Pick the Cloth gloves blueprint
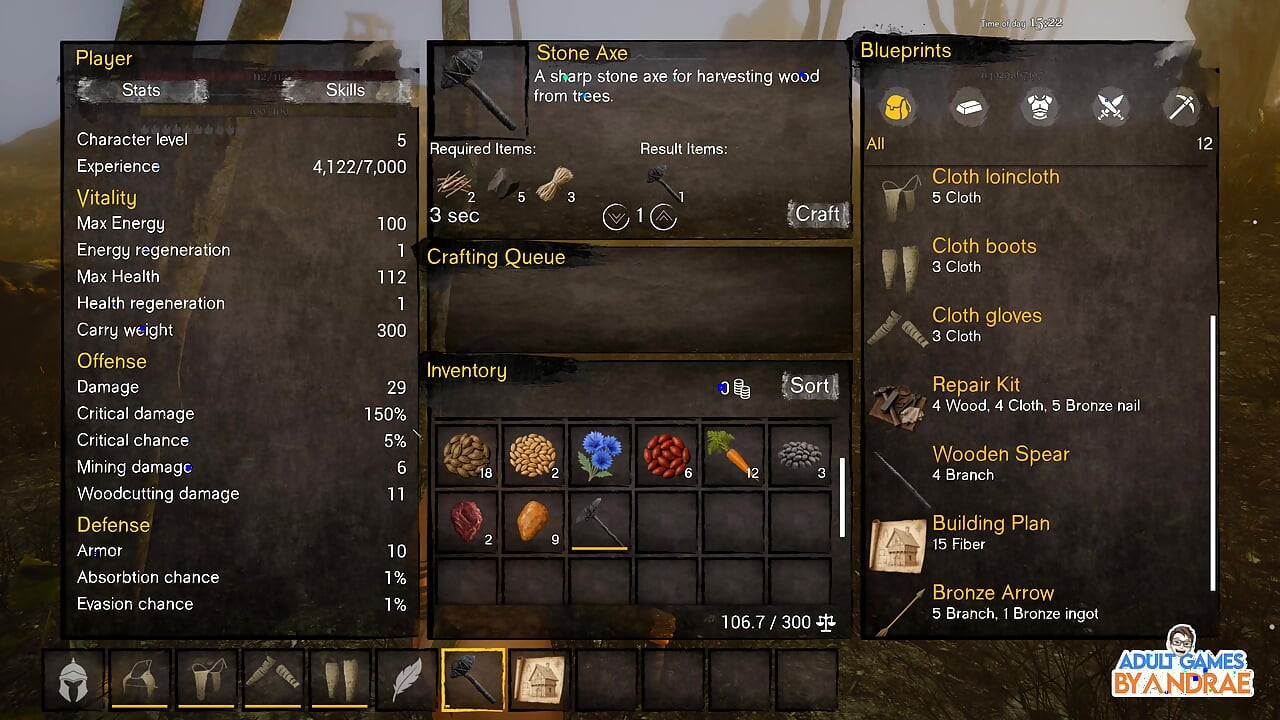 [986, 325]
